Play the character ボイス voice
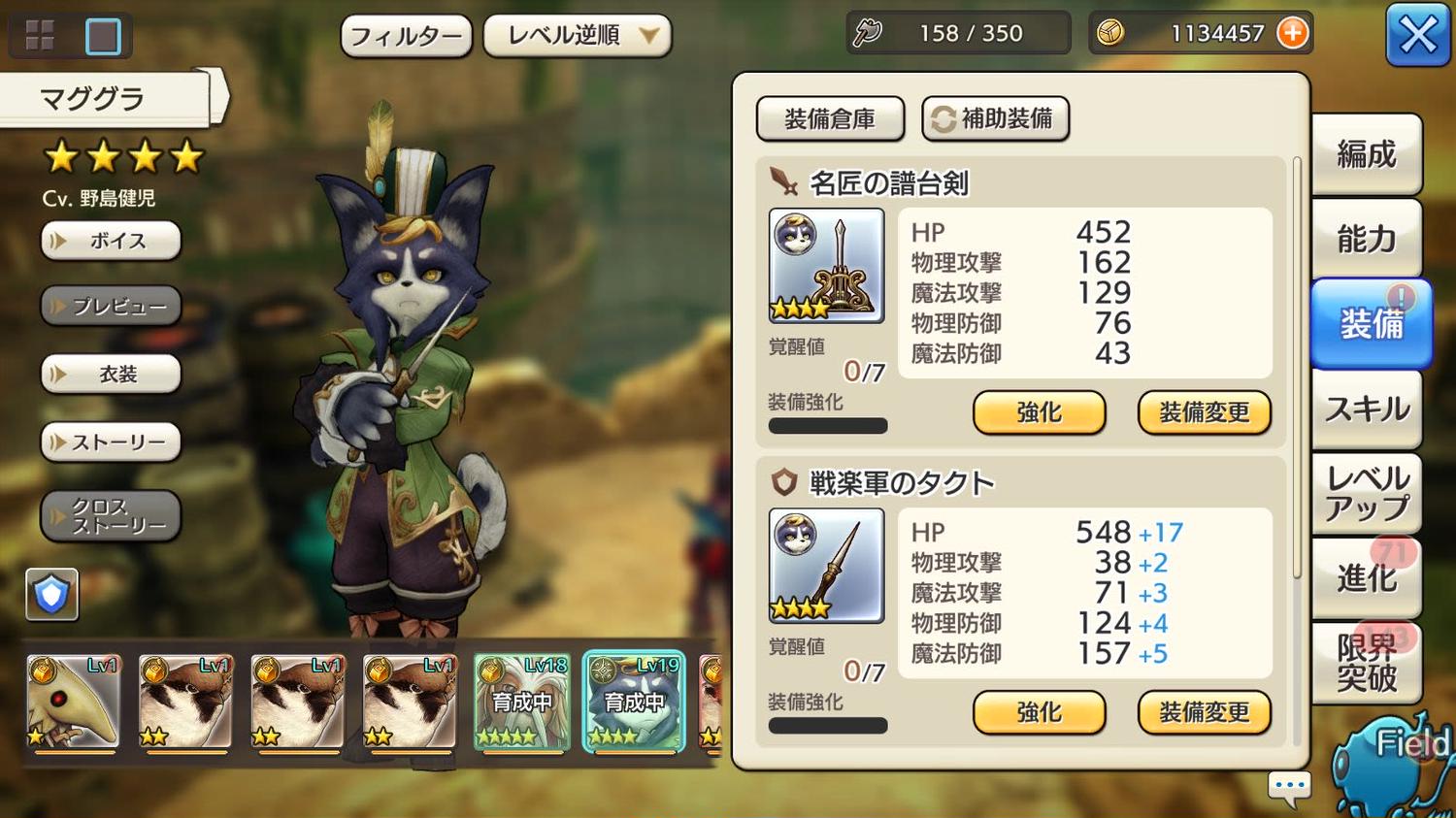1456x818 pixels. 111,241
